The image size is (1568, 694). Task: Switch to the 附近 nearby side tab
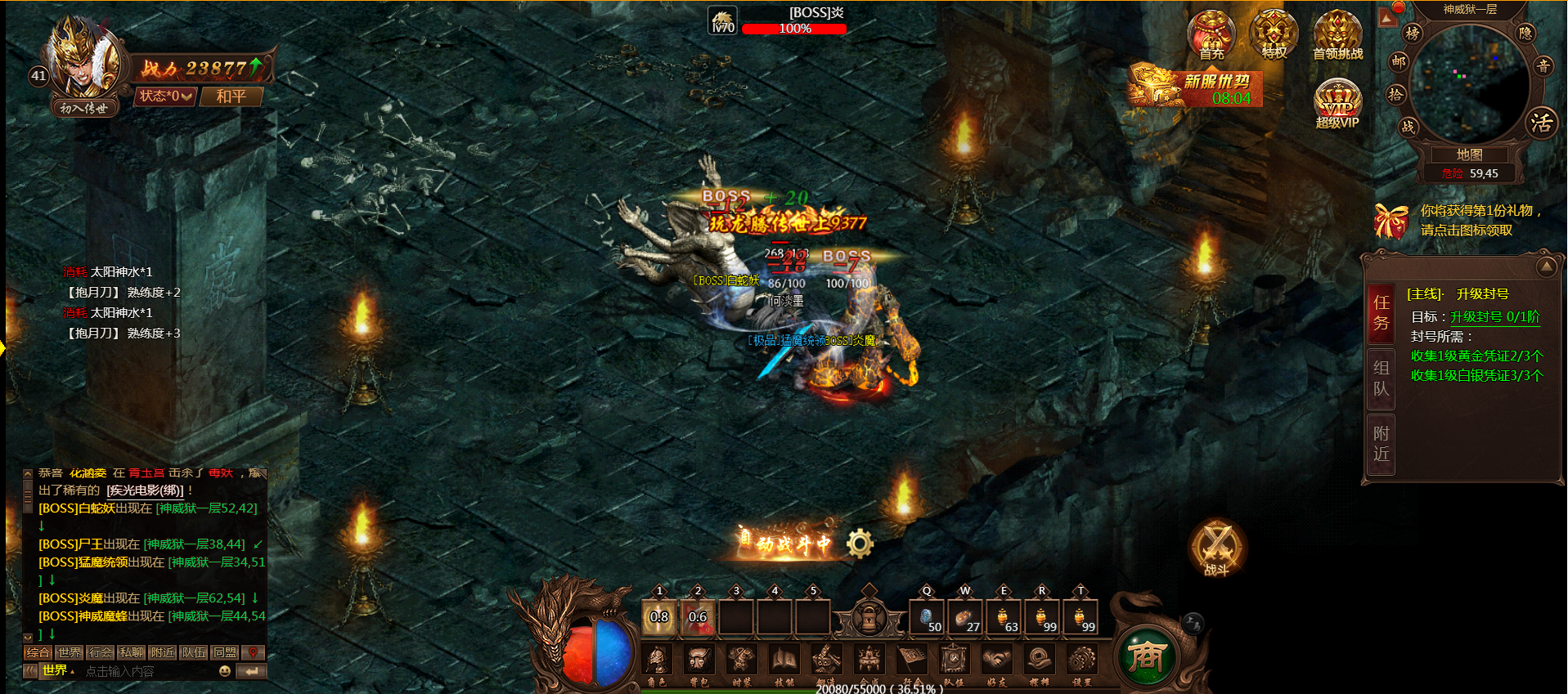click(x=1381, y=443)
